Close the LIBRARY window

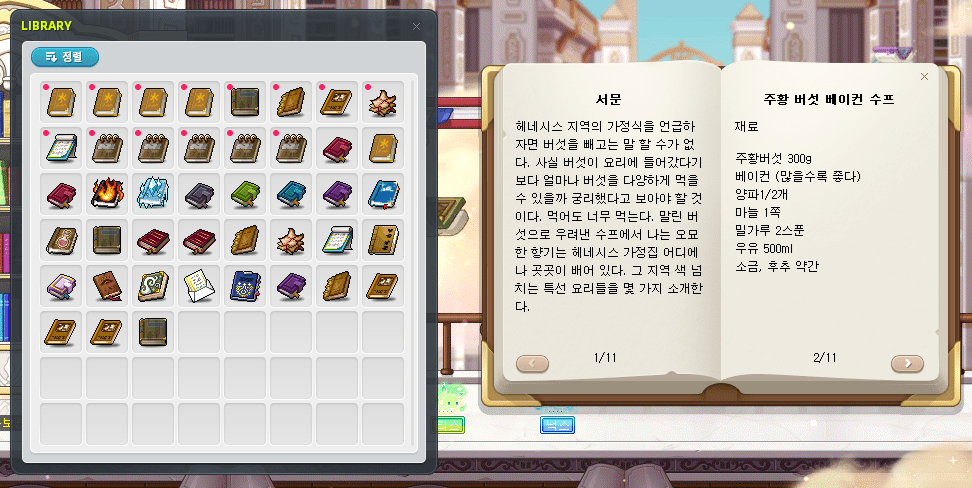[x=416, y=26]
